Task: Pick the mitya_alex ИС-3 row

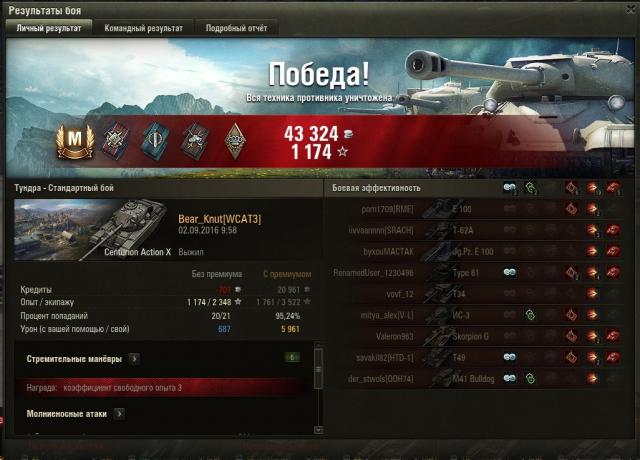Action: [x=470, y=315]
